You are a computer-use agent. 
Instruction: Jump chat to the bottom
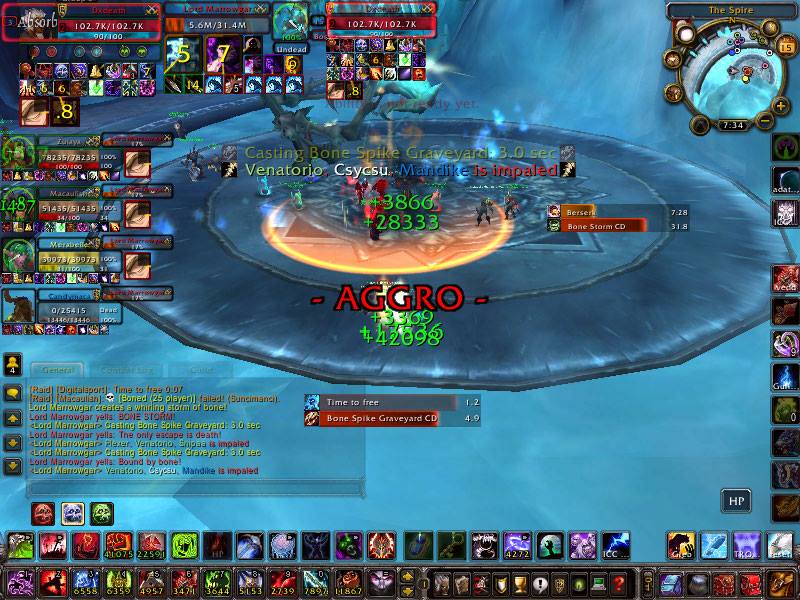point(12,466)
